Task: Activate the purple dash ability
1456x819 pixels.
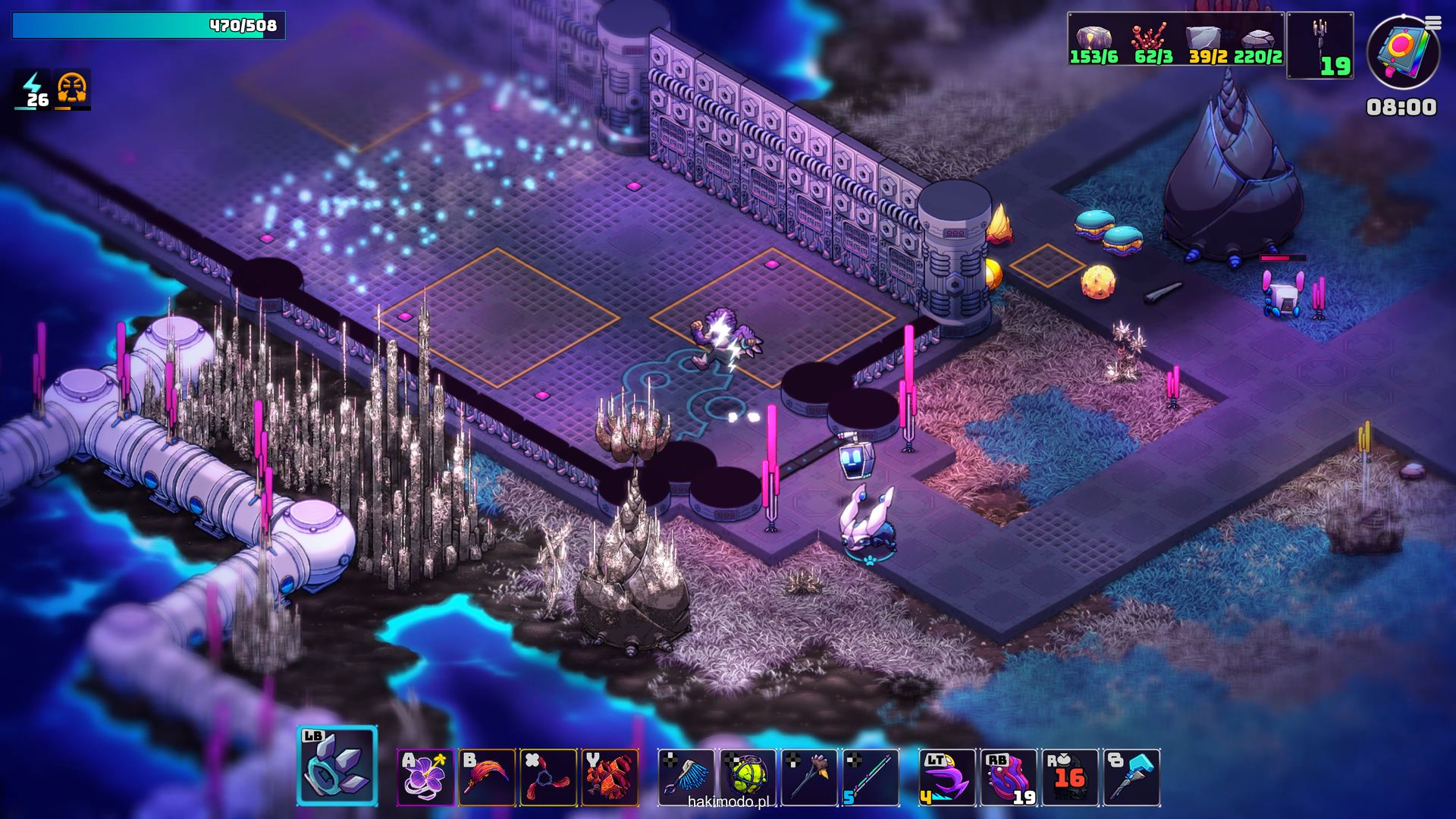Action: click(947, 777)
